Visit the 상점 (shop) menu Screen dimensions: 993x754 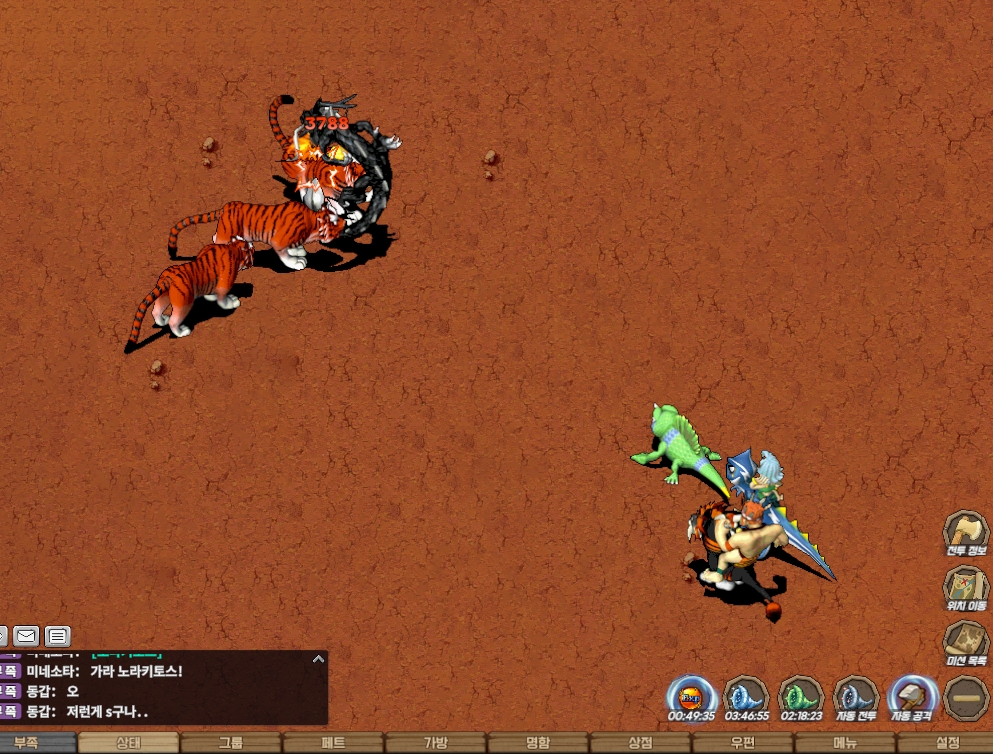(640, 743)
